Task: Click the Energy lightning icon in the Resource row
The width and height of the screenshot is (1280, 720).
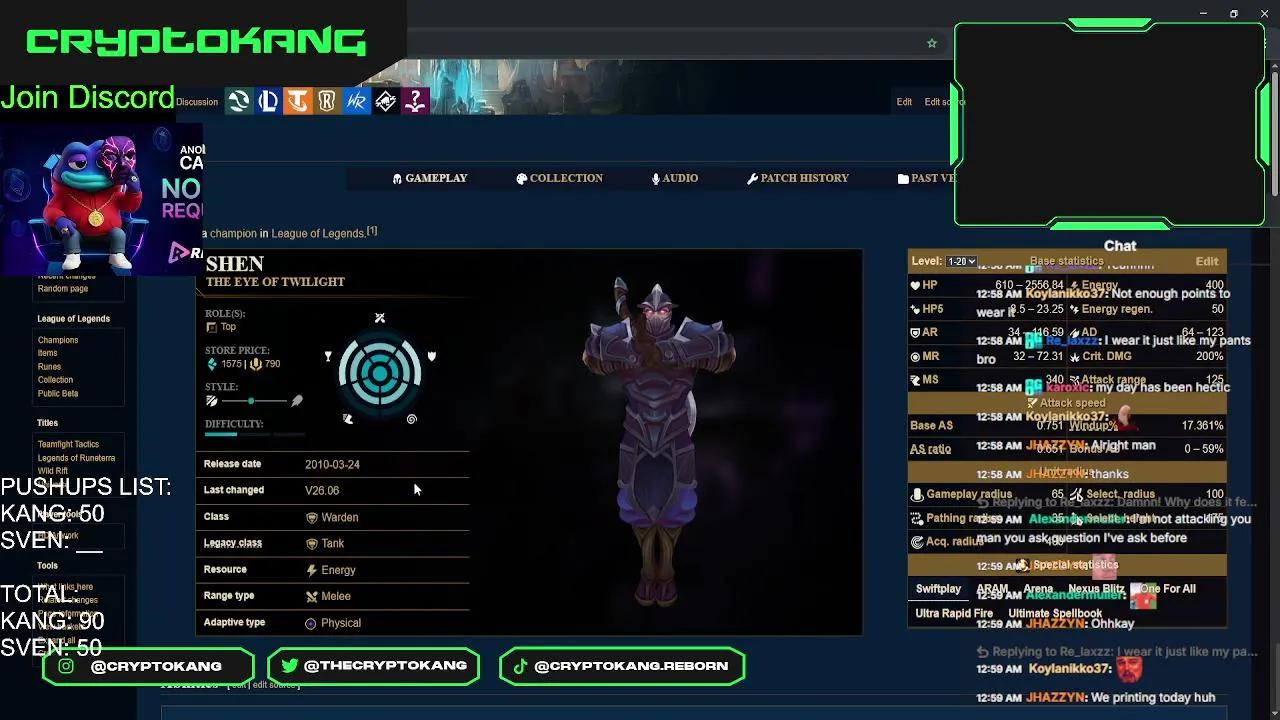Action: 311,569
